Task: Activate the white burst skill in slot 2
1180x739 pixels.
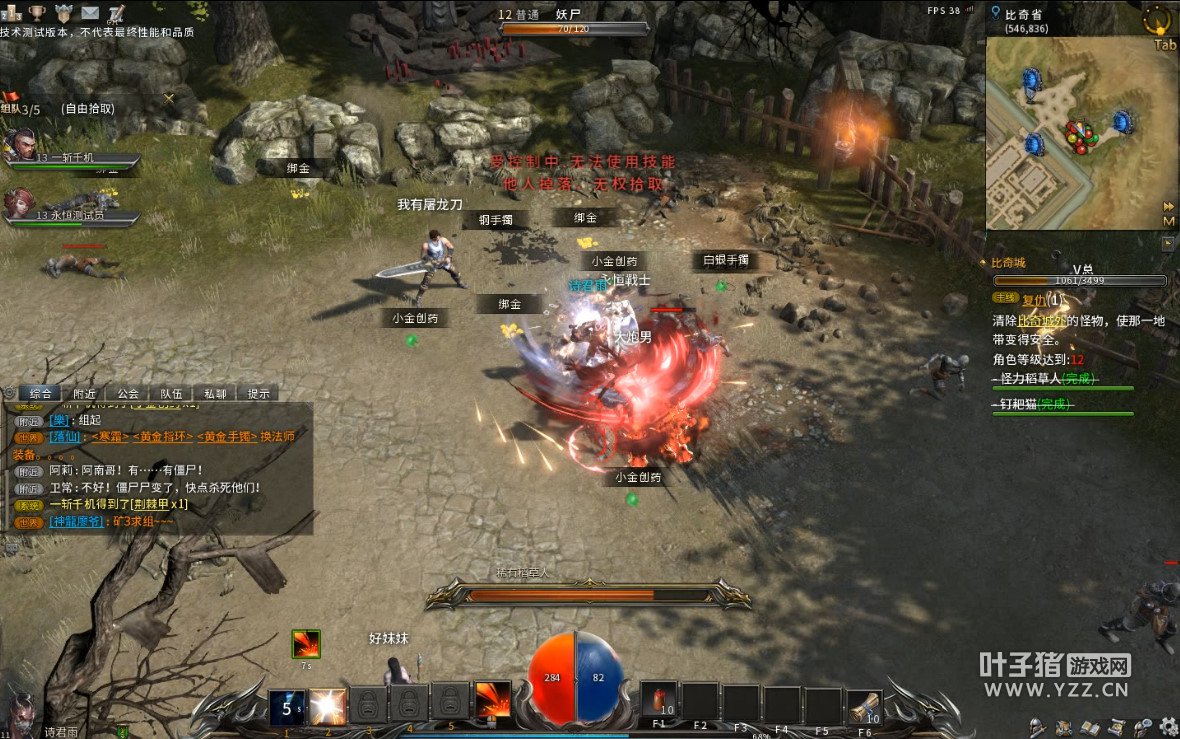Action: coord(327,707)
